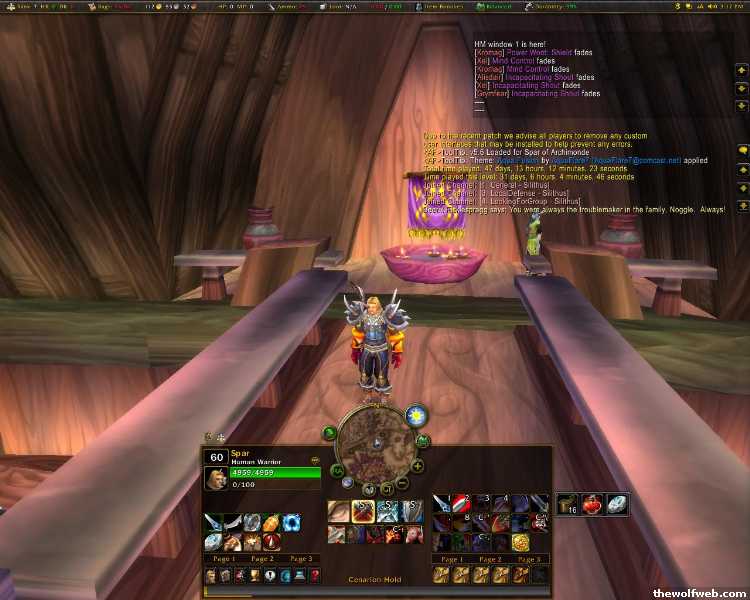The width and height of the screenshot is (750, 600).
Task: Activate the gold coin ability icon
Action: tap(521, 542)
